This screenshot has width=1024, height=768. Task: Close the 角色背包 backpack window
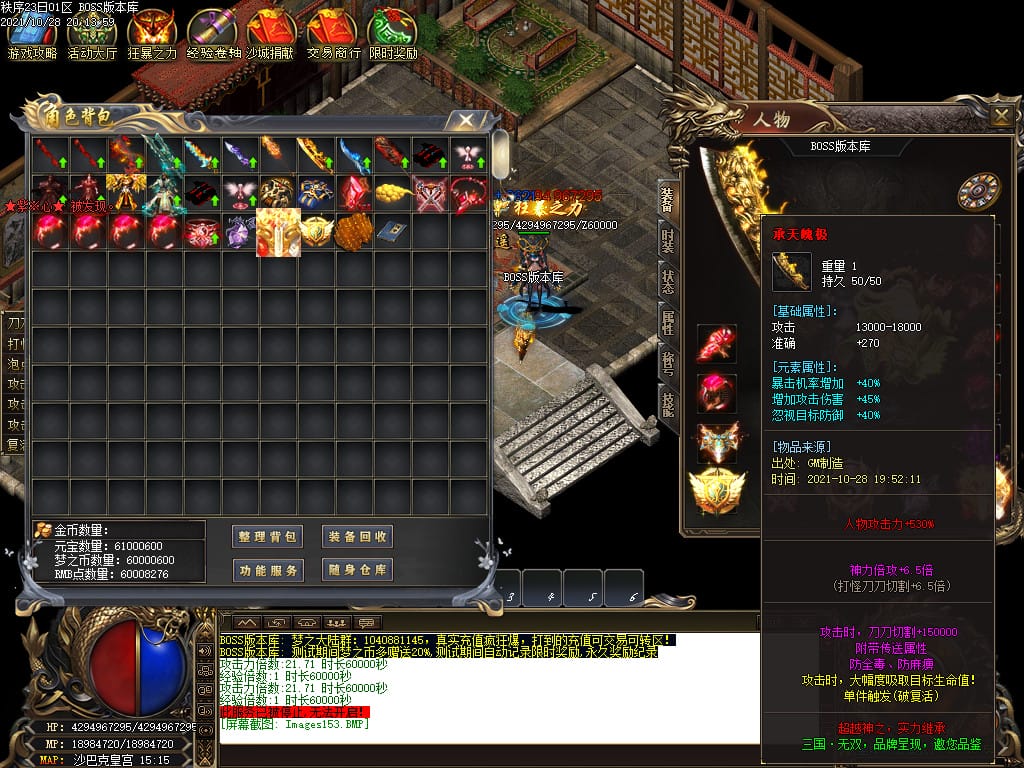pyautogui.click(x=465, y=120)
